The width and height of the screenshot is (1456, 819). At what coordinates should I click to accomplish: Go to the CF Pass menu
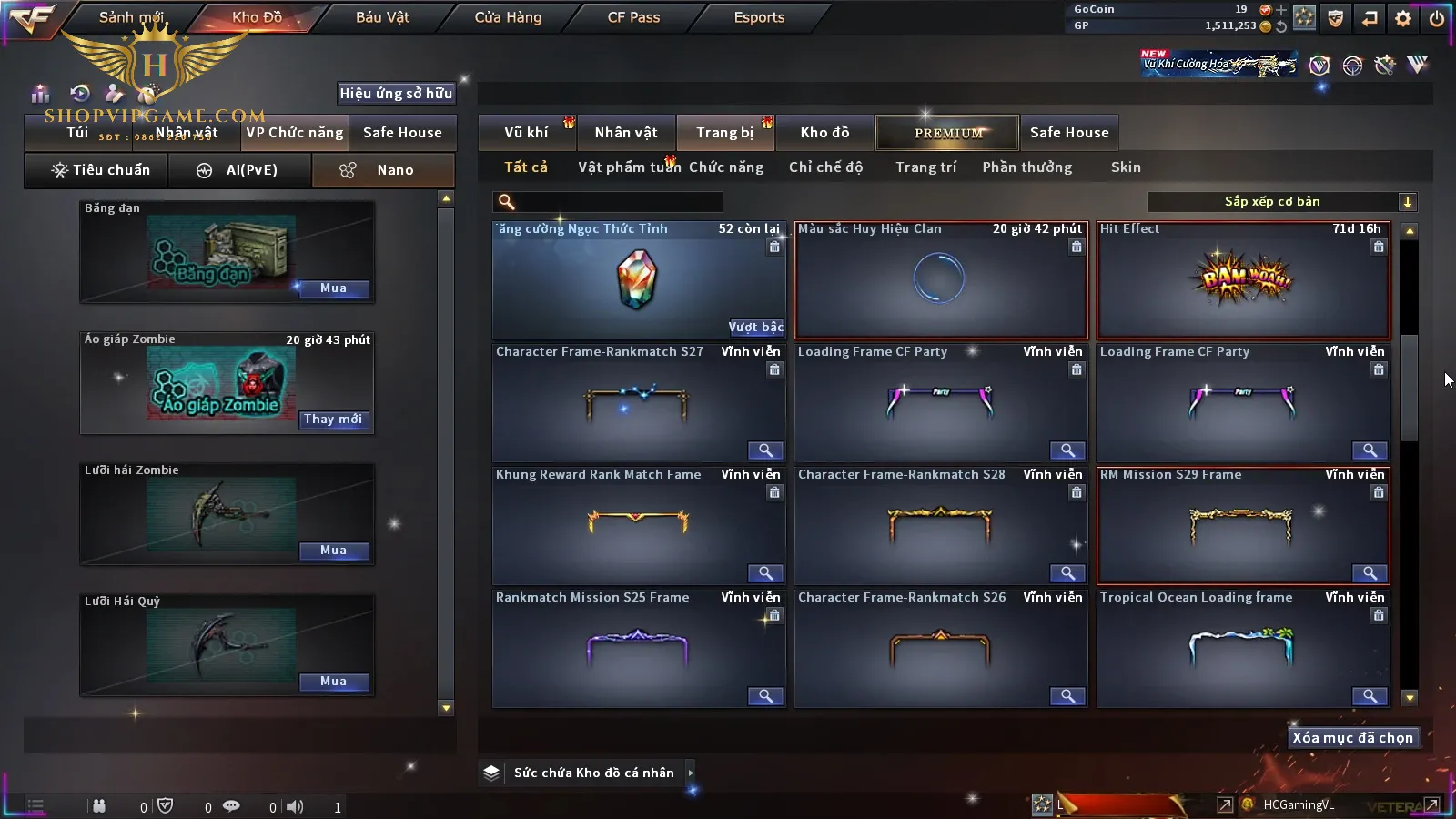pos(633,17)
